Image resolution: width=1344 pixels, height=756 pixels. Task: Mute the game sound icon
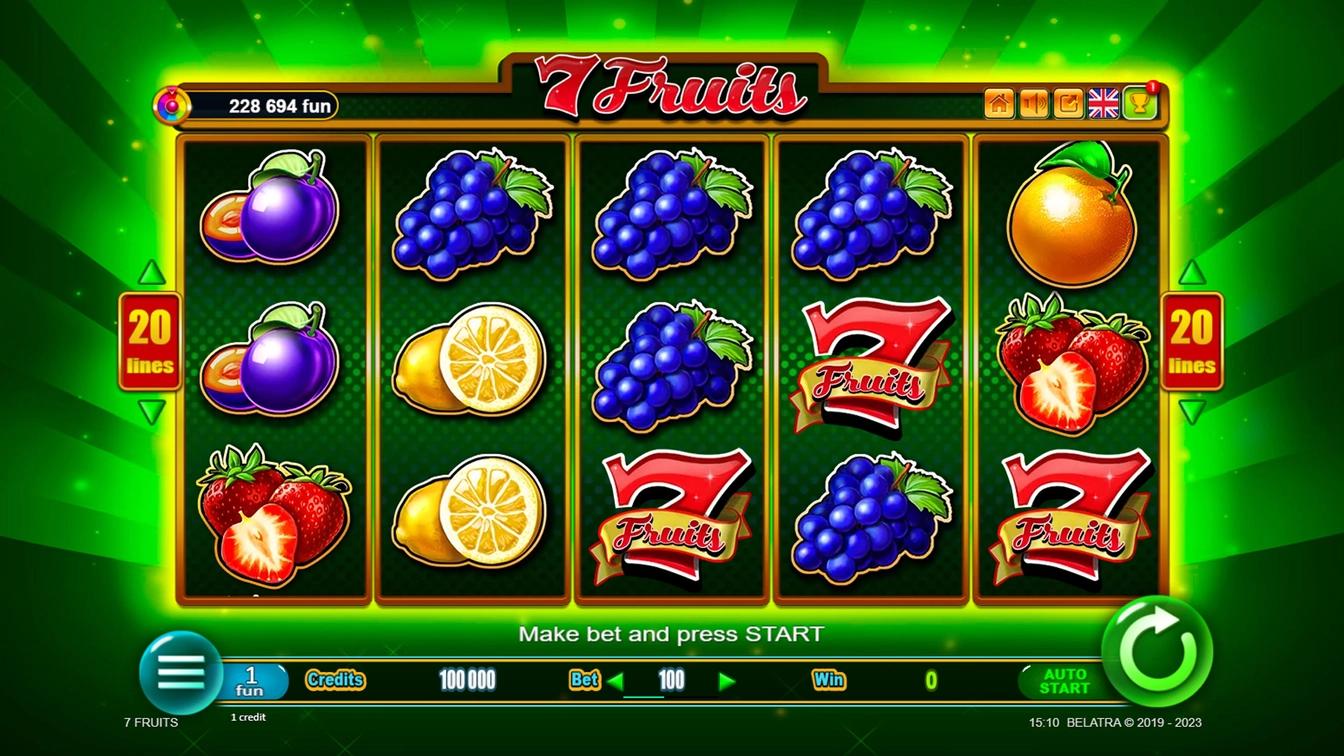pos(1033,102)
